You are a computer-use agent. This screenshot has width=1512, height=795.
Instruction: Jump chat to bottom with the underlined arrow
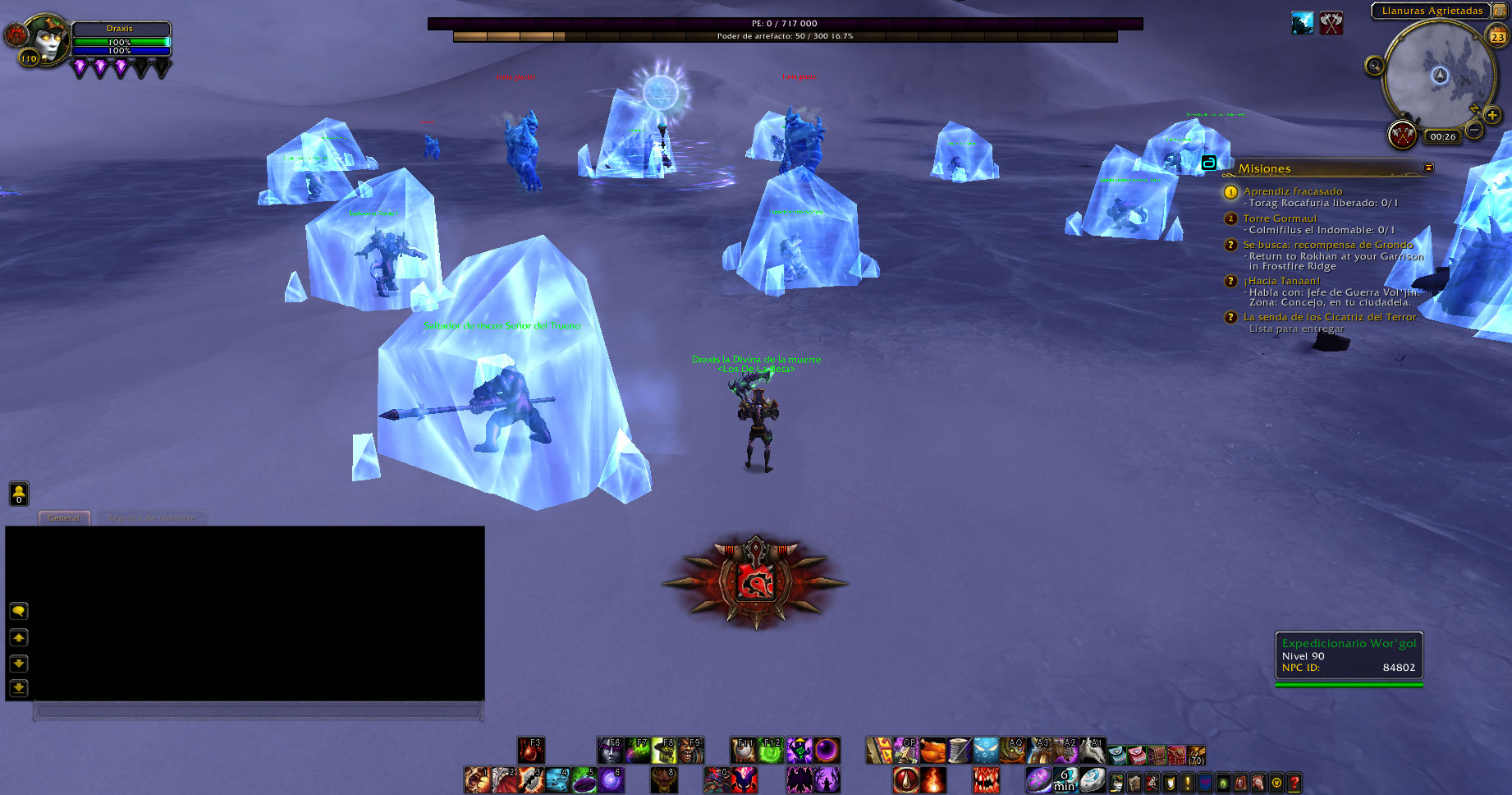(19, 688)
